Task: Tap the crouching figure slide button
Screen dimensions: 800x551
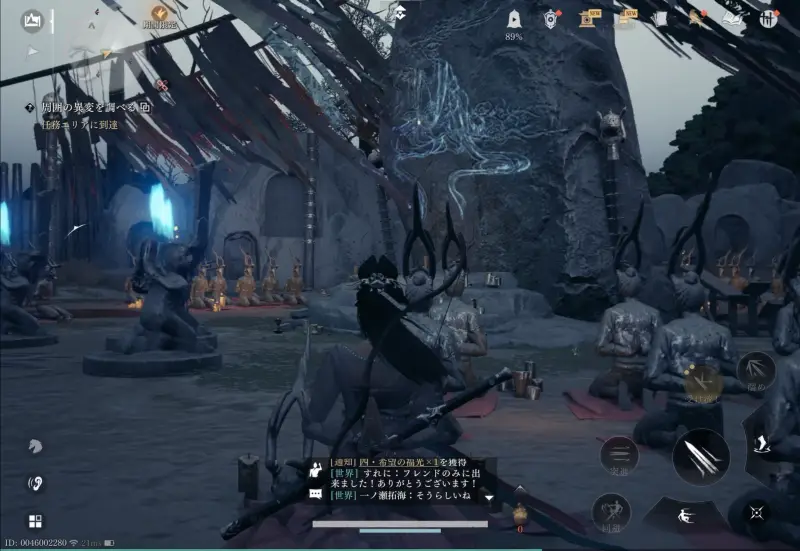Action: [x=685, y=516]
